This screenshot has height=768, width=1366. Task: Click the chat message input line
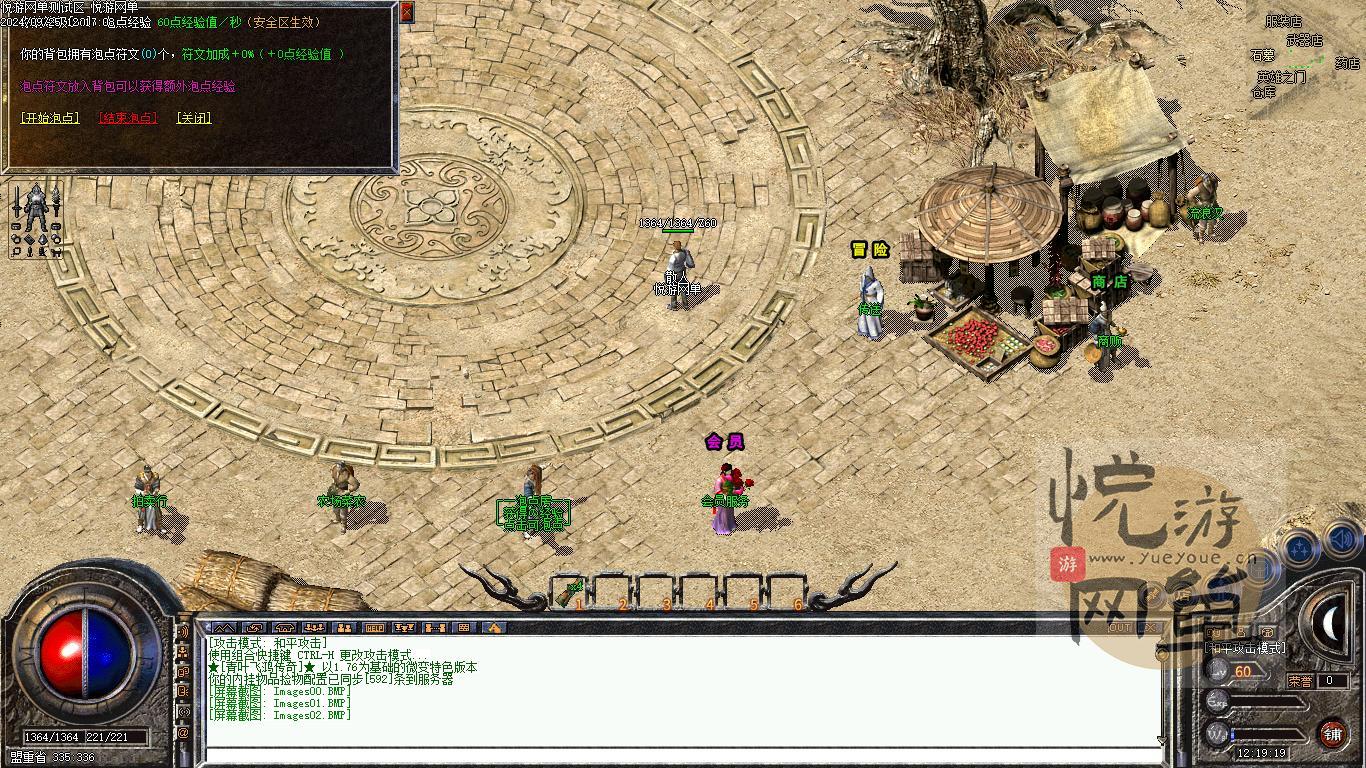[680, 755]
